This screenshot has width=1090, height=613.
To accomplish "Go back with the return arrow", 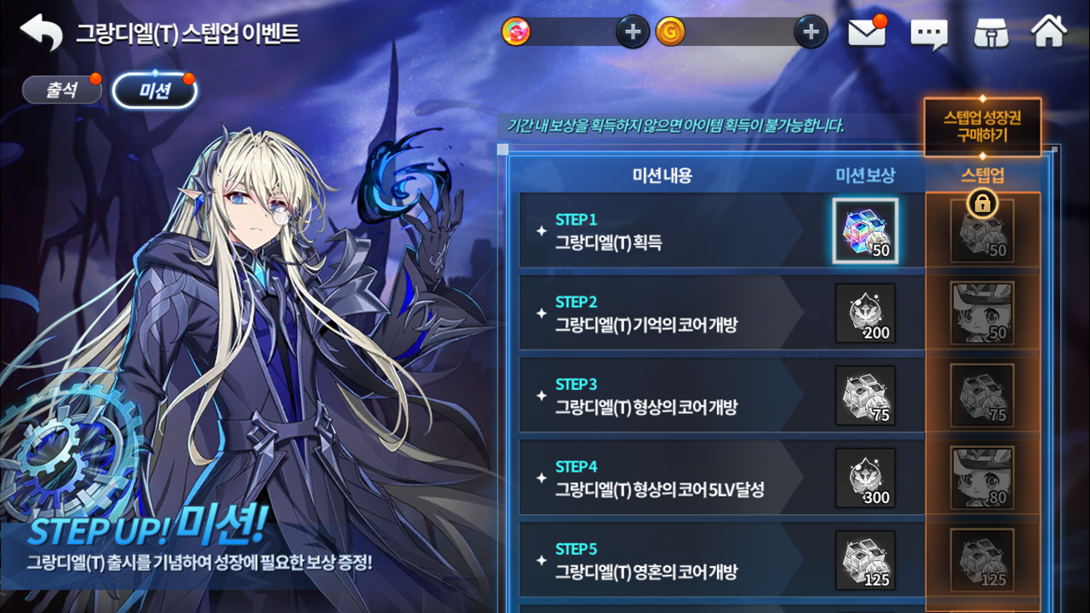I will click(x=41, y=33).
